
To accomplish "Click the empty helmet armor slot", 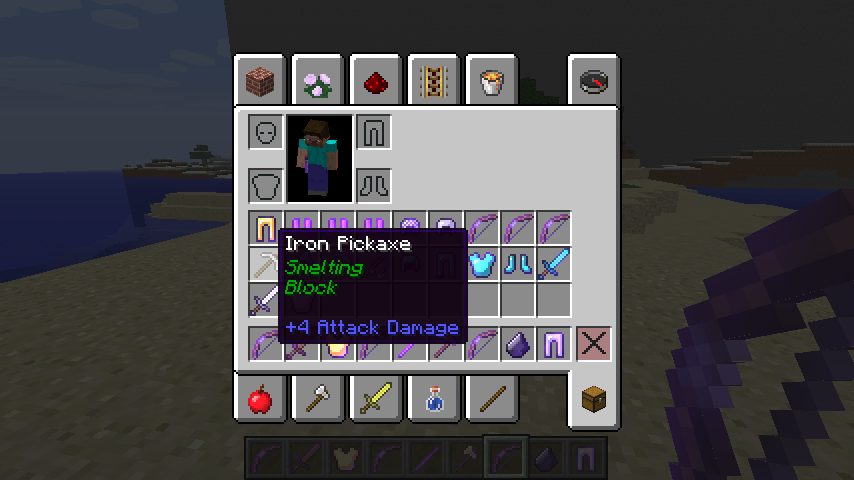I will click(265, 132).
